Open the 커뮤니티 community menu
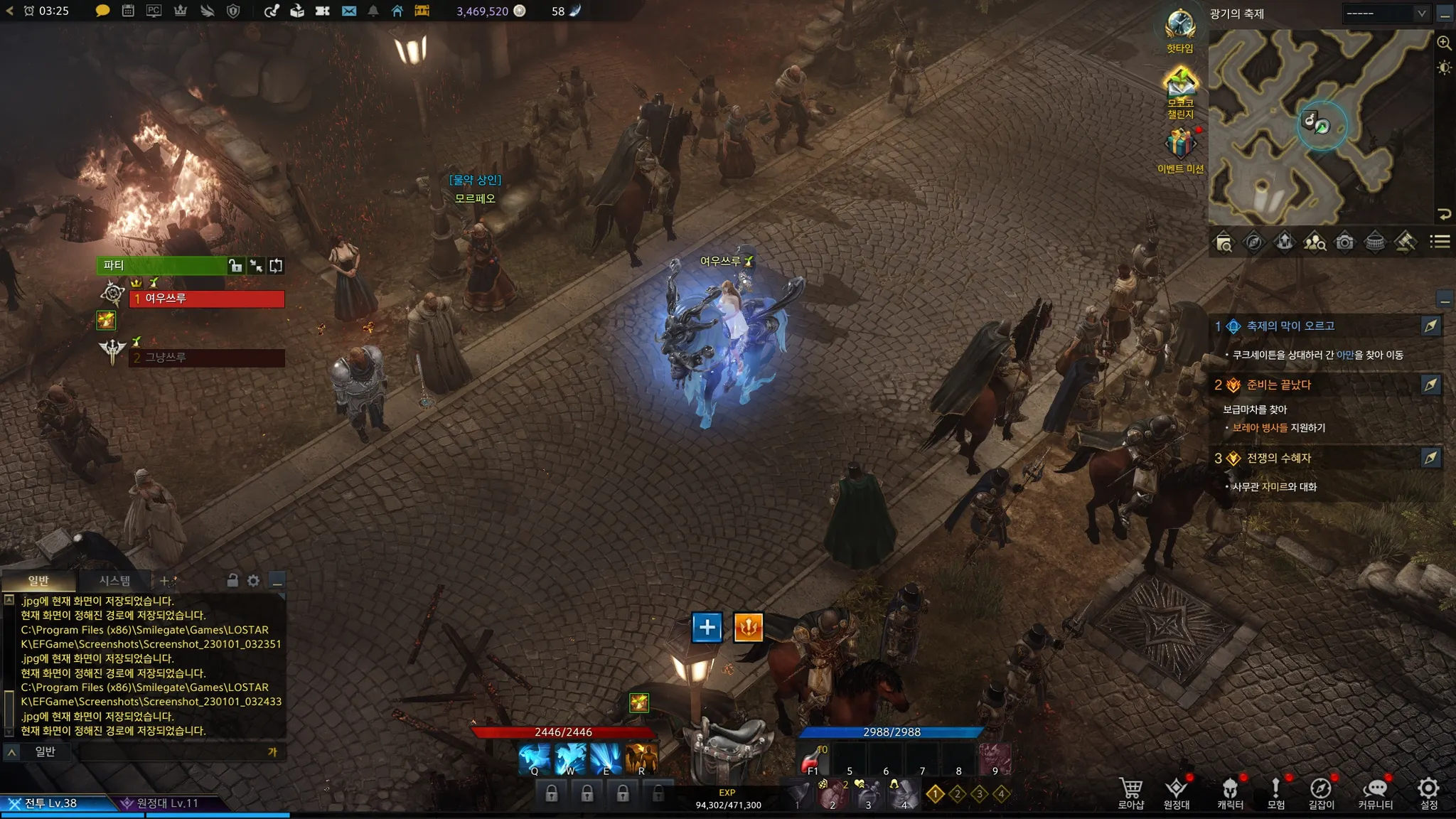 [1376, 792]
